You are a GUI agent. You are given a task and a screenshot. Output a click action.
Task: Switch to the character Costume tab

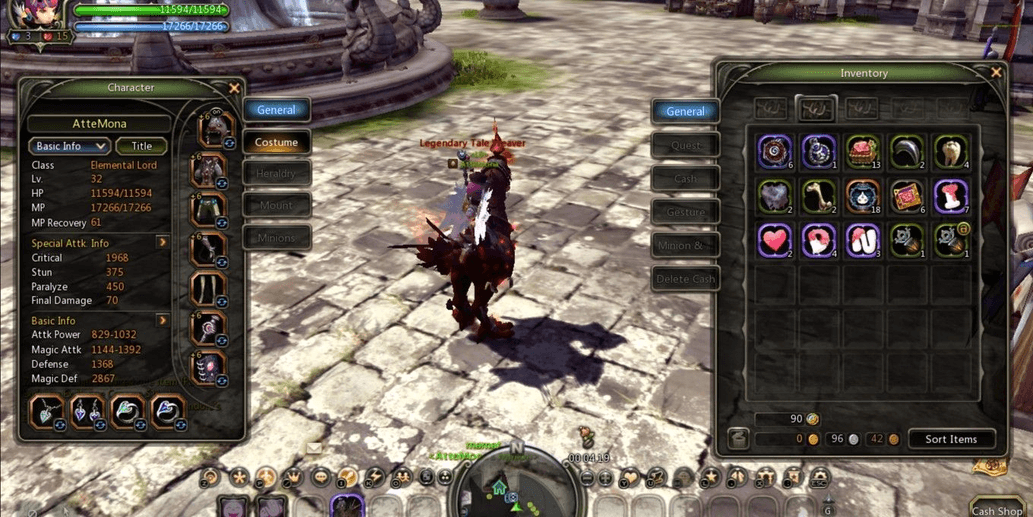(x=276, y=142)
